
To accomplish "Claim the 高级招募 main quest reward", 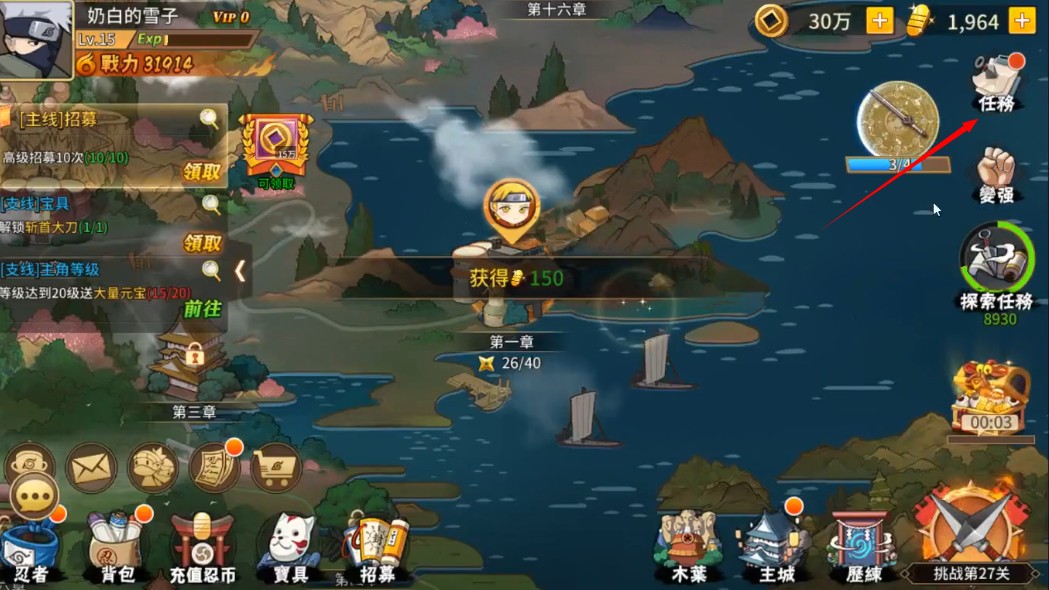I will click(202, 171).
